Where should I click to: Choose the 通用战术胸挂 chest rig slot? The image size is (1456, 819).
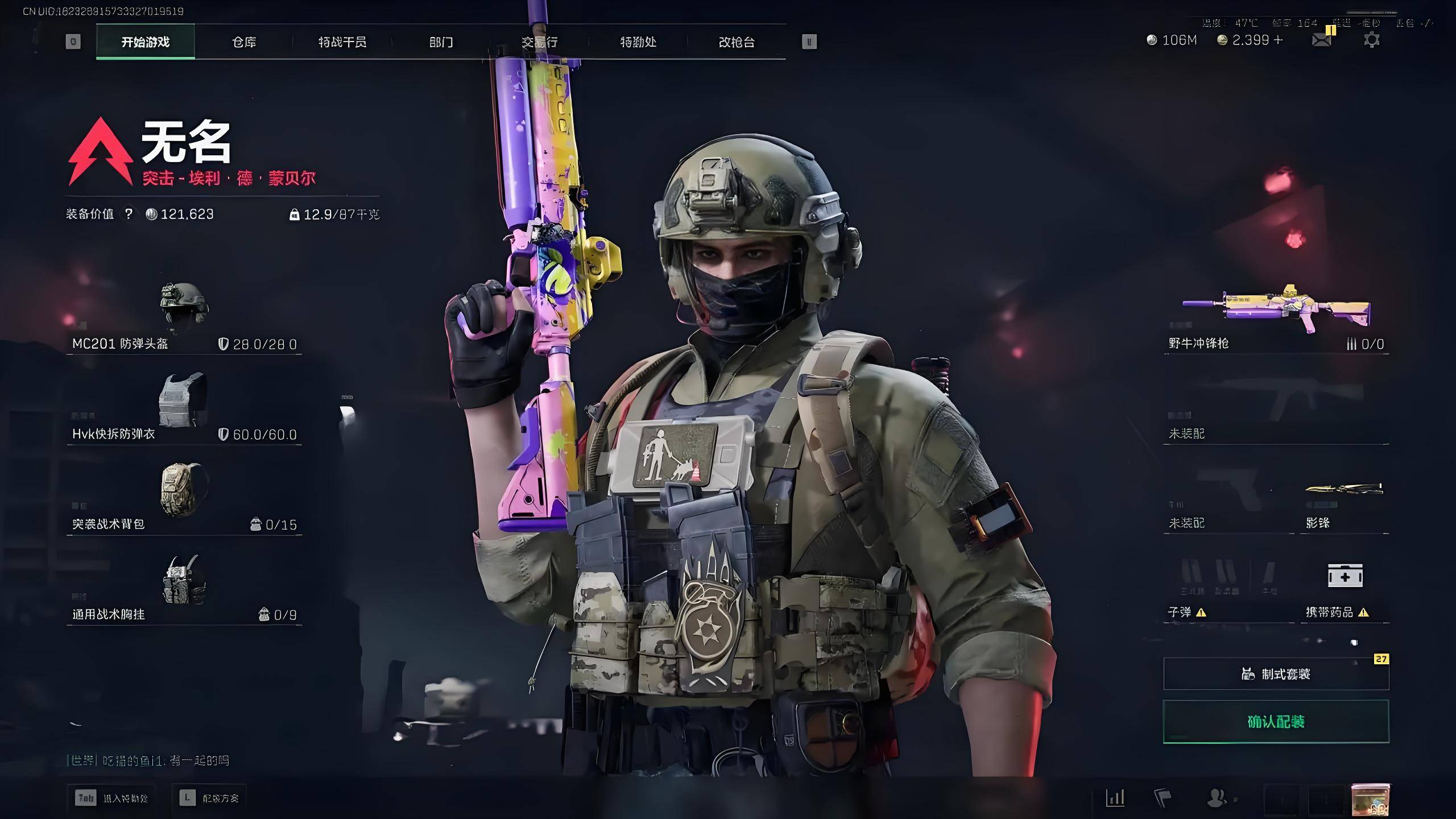tap(184, 588)
